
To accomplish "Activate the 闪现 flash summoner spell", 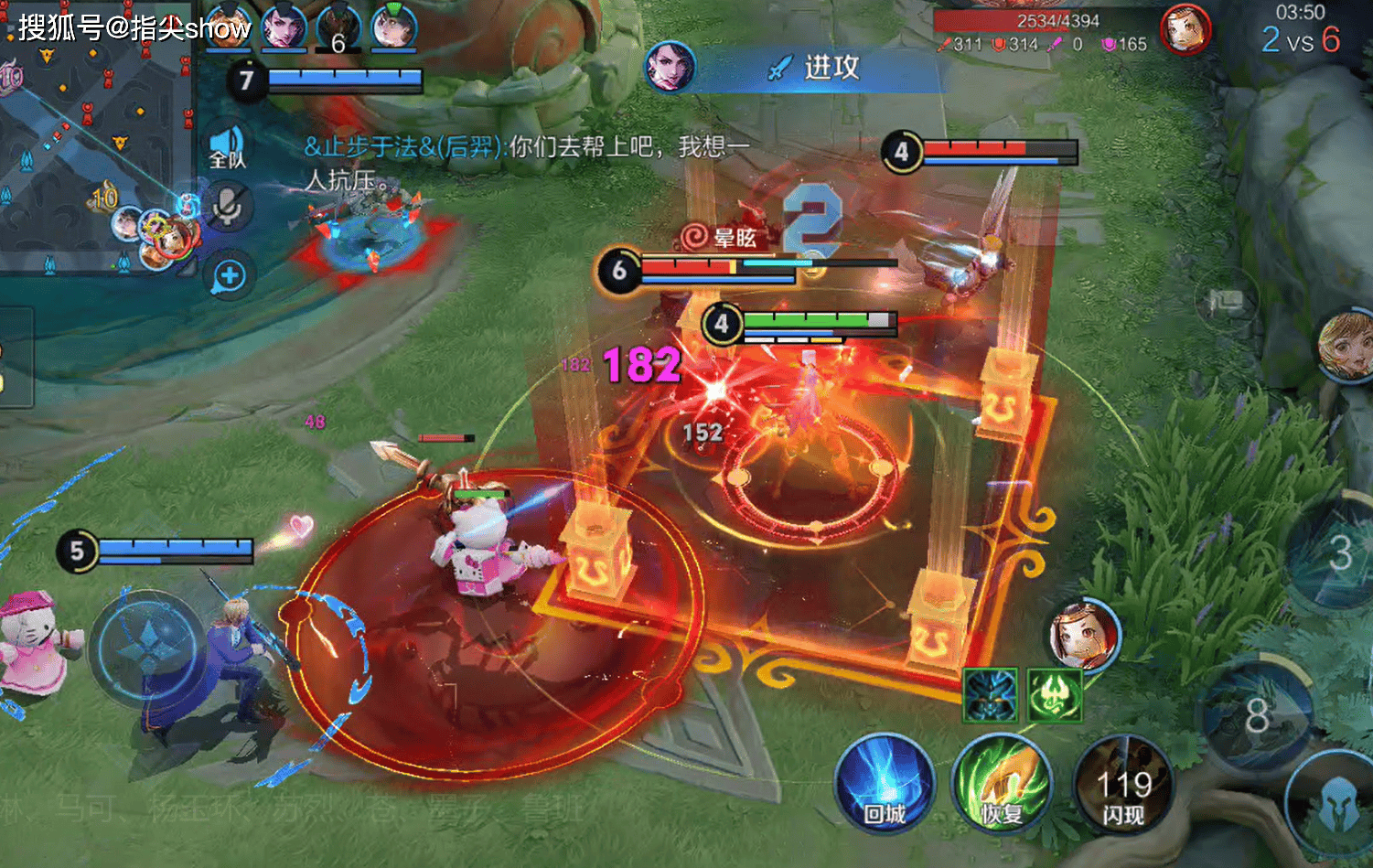I will (1122, 786).
